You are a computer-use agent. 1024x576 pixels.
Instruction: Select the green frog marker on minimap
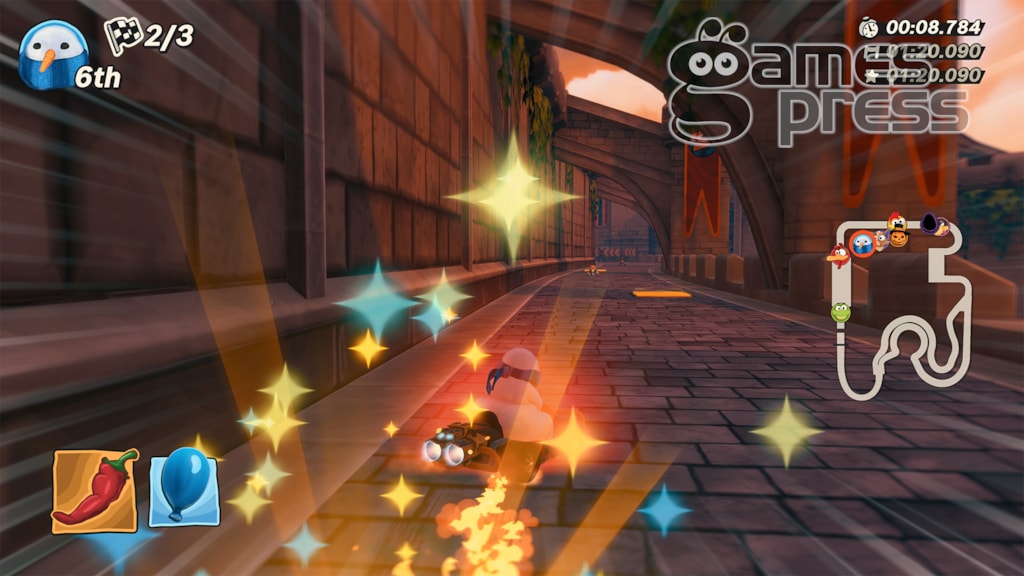click(841, 312)
